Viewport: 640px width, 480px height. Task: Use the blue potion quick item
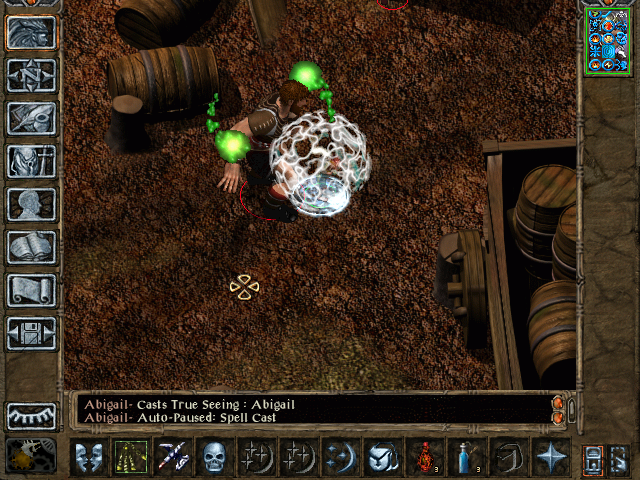point(467,457)
